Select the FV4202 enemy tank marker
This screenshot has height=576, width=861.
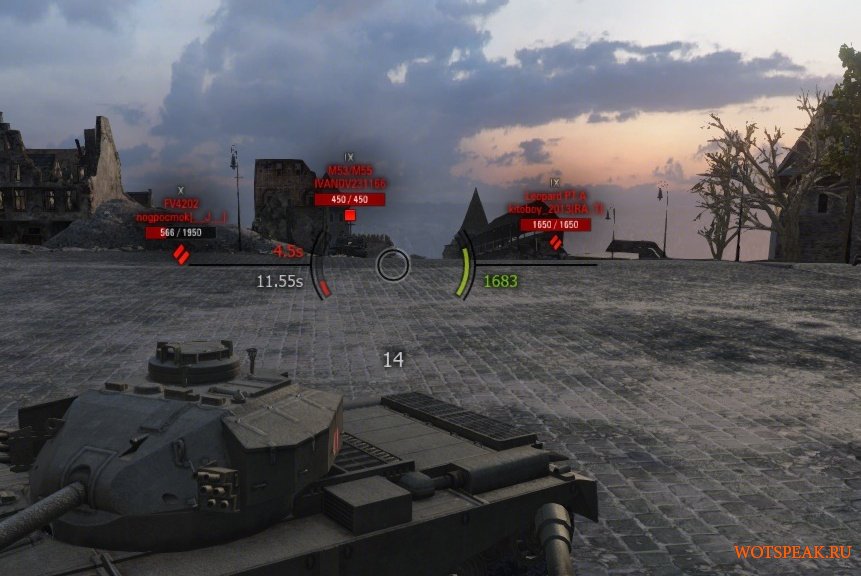pyautogui.click(x=181, y=255)
